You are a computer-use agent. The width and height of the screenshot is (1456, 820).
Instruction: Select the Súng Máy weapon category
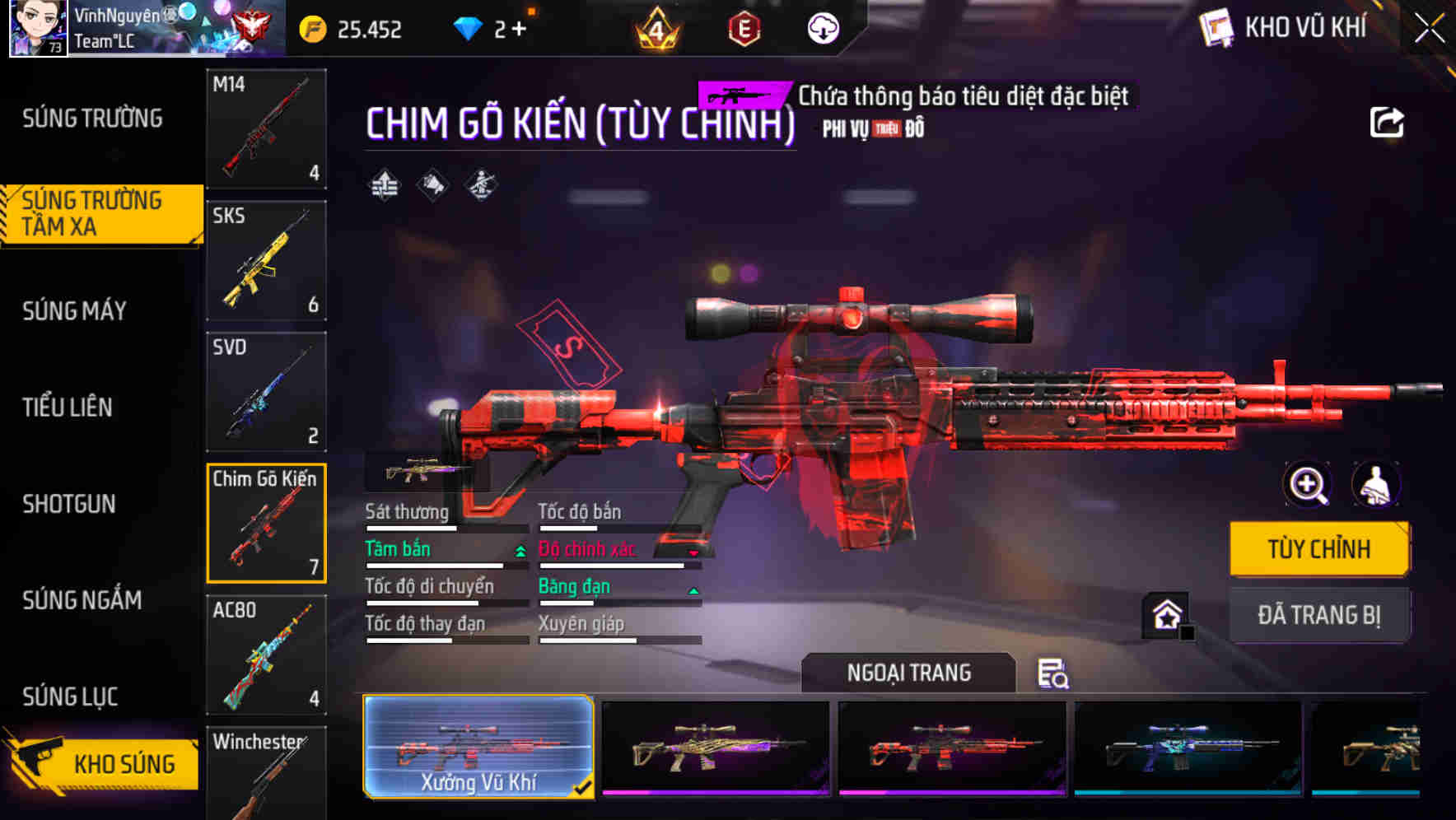[74, 311]
